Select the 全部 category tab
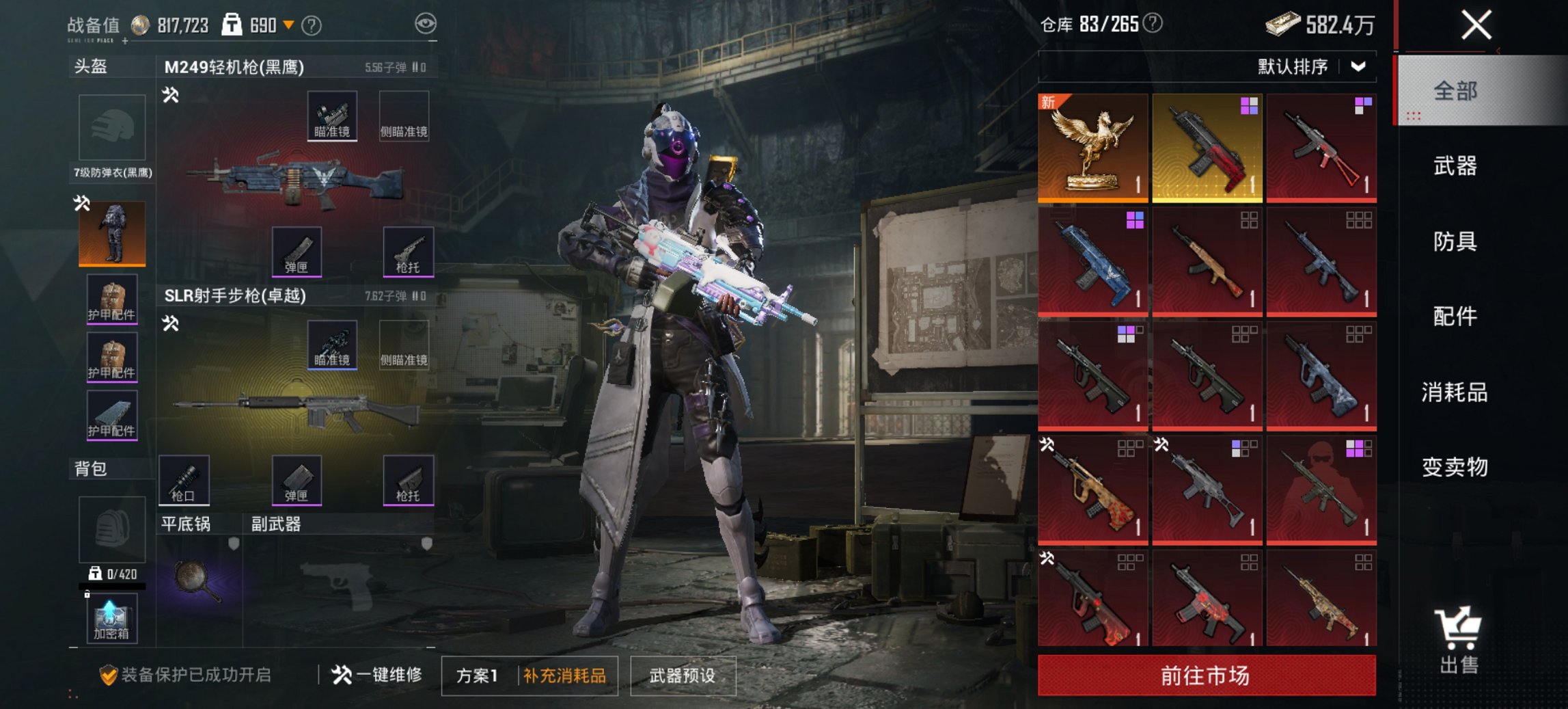 (x=1455, y=91)
